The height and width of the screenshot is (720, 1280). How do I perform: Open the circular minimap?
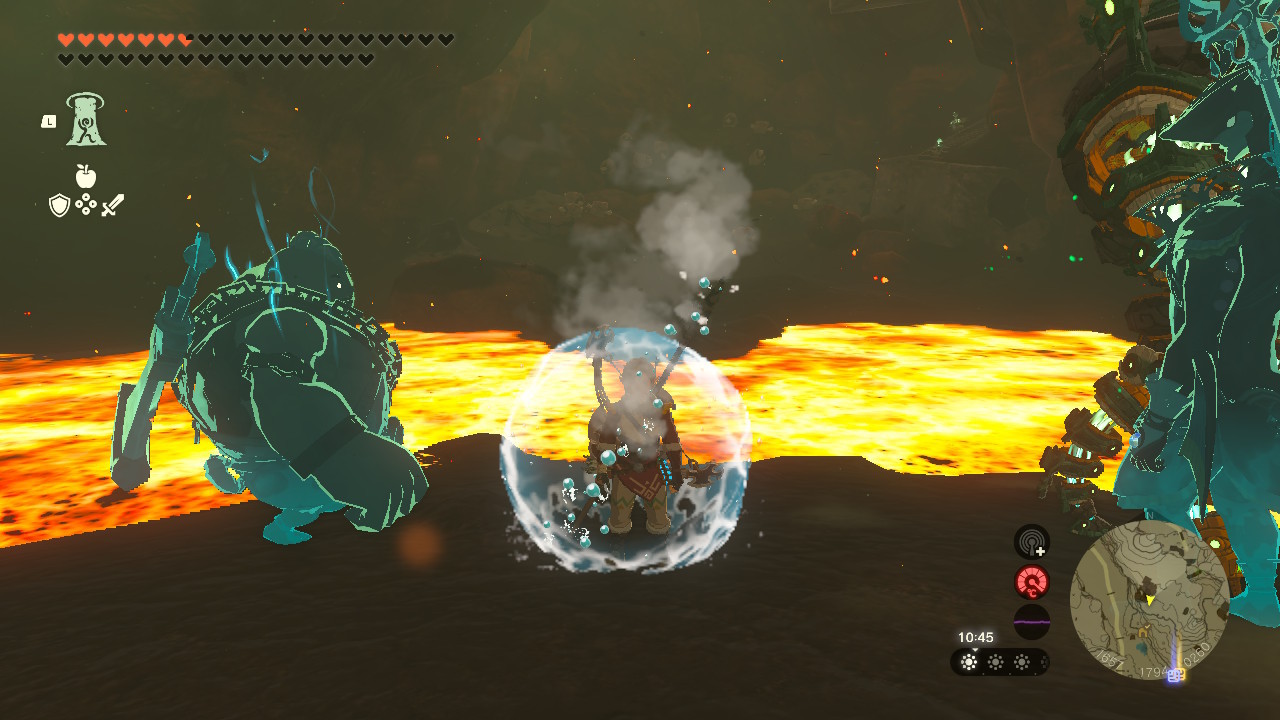(x=1149, y=598)
